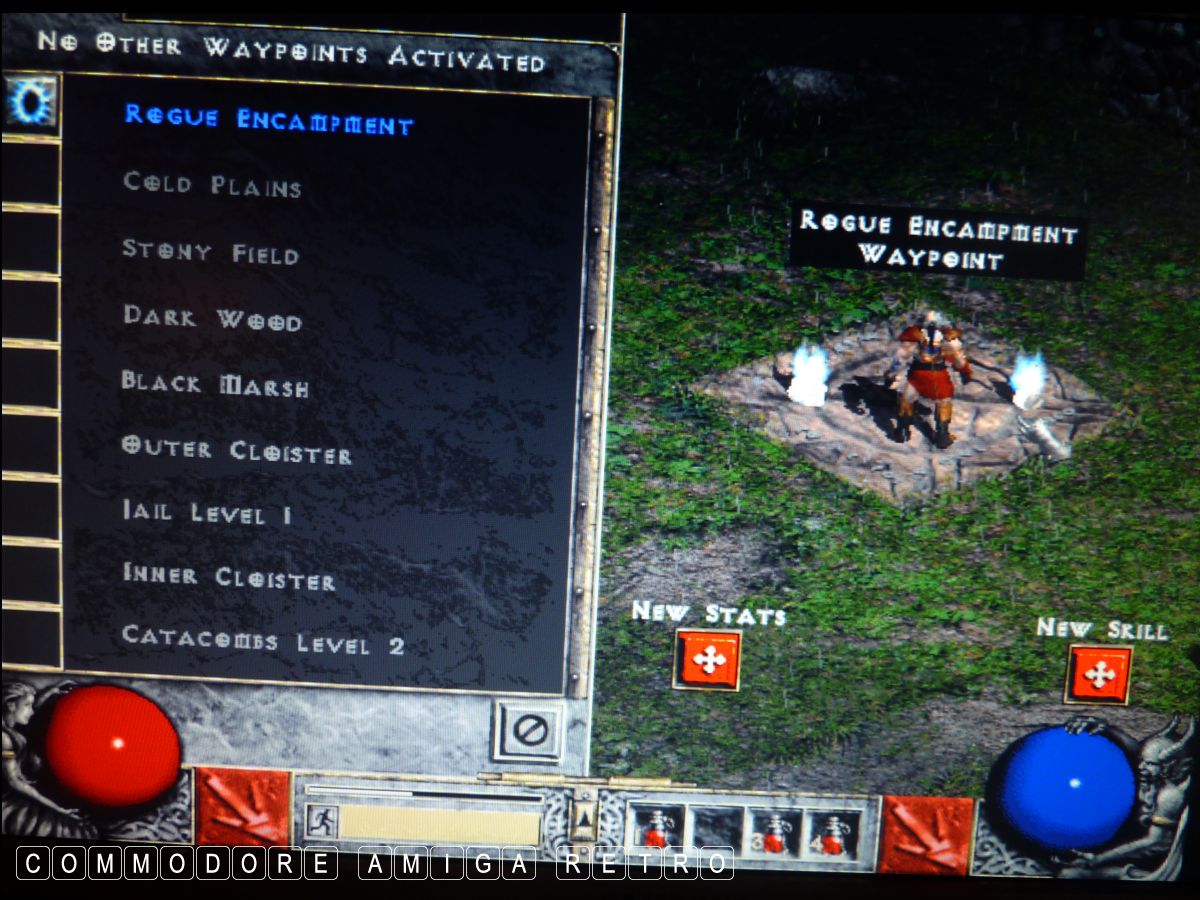Choose Outer Cloister from the list

tap(236, 450)
